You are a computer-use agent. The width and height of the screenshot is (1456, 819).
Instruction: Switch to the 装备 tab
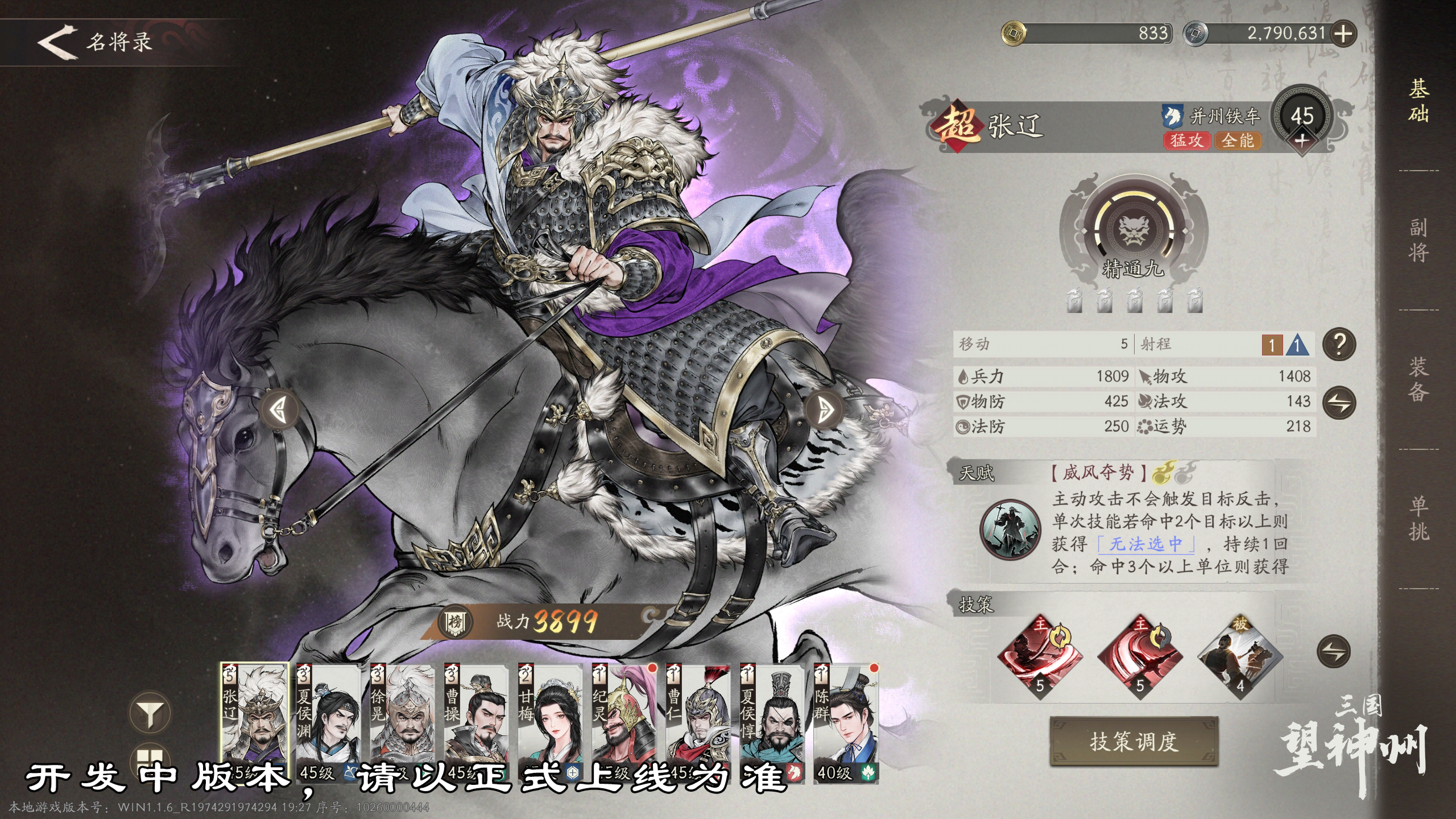coord(1418,379)
